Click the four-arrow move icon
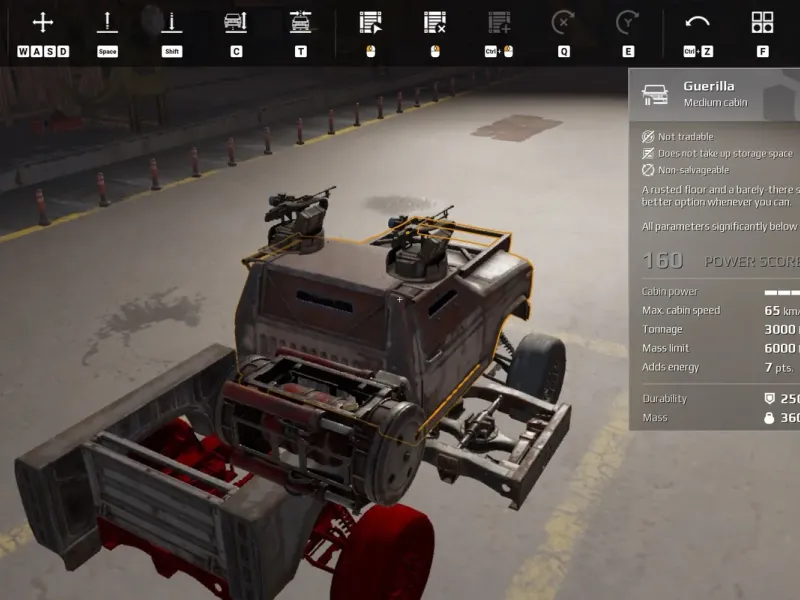 click(43, 22)
